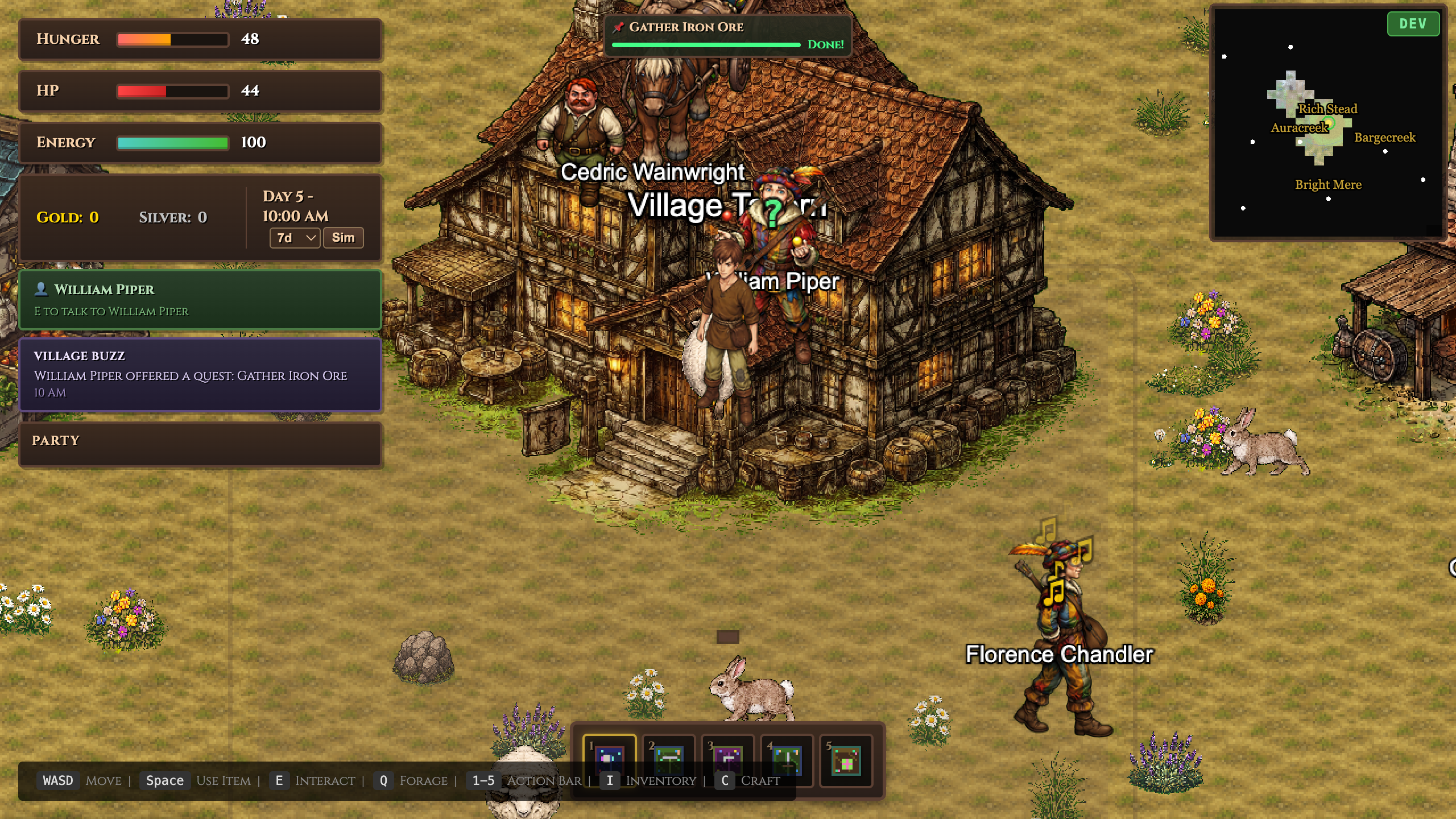Viewport: 1456px width, 819px height.
Task: Click the William Piper portrait icon in sidebar
Action: tap(40, 289)
